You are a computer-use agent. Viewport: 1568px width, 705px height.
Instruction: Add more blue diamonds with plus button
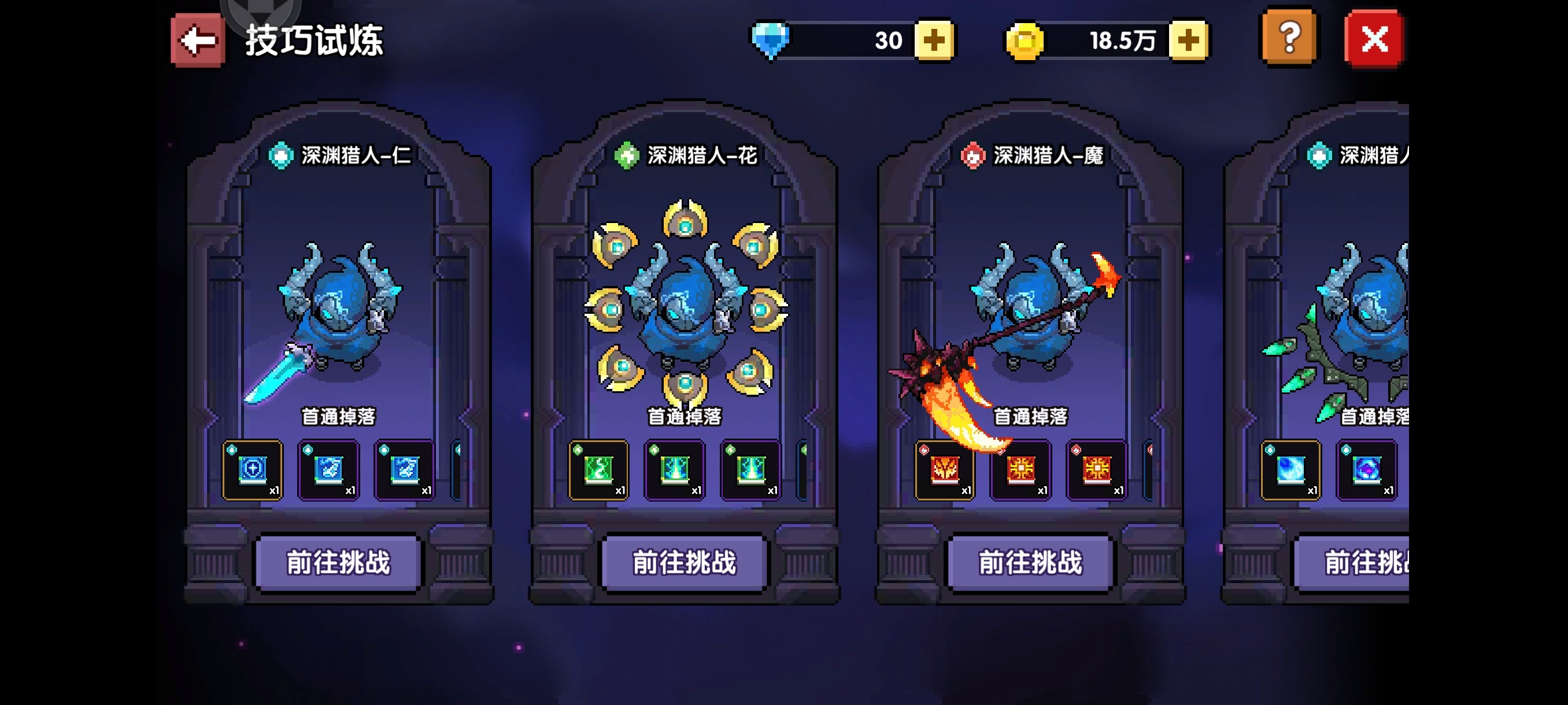click(x=934, y=40)
